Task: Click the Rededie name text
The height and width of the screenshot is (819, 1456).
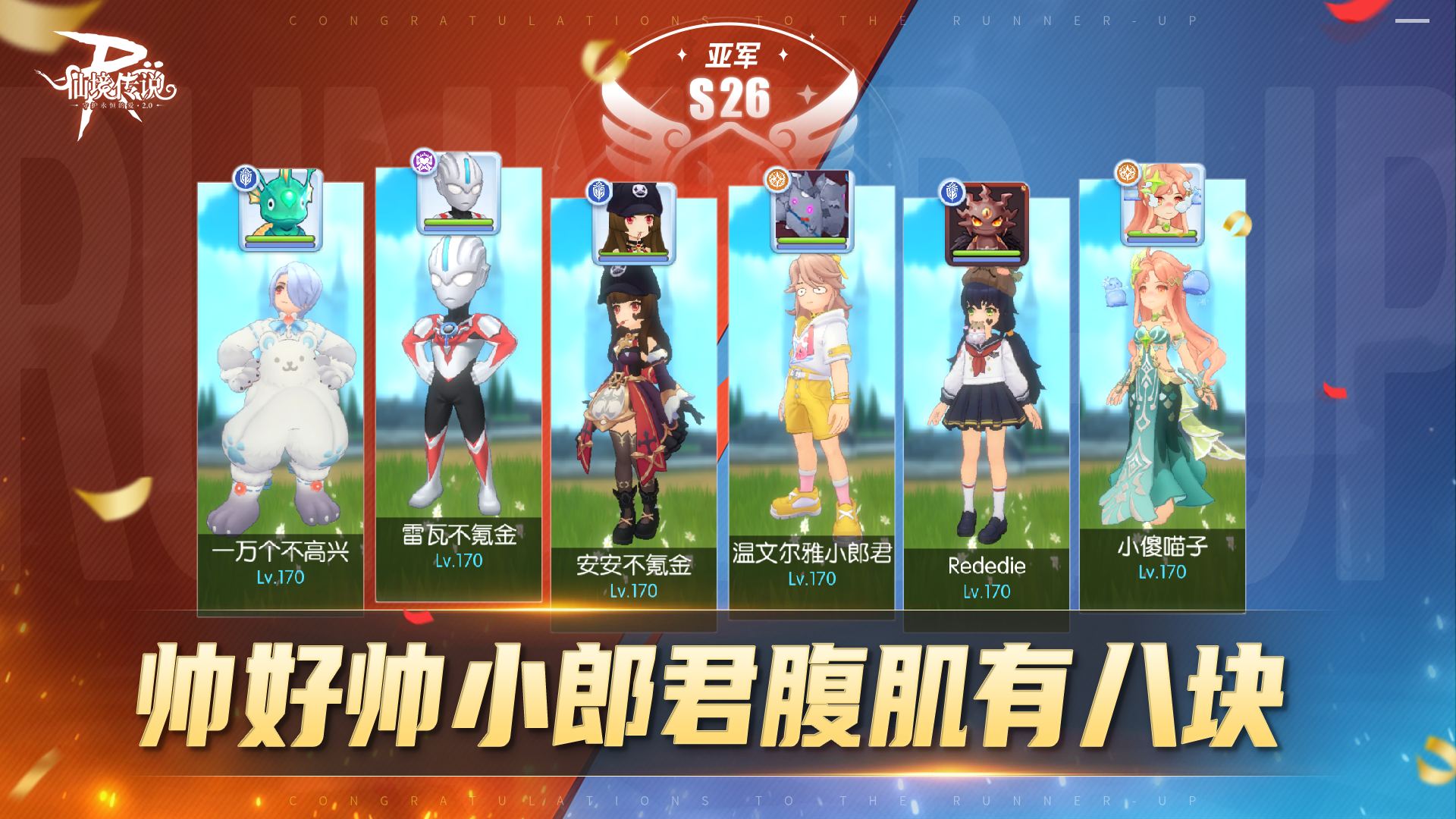Action: pos(986,566)
